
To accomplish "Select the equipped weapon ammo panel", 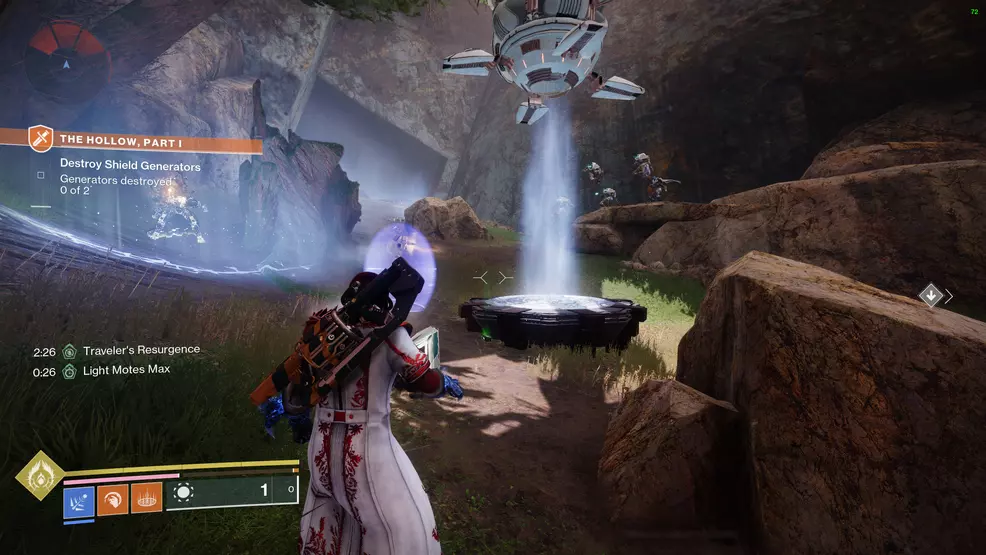I will (232, 490).
